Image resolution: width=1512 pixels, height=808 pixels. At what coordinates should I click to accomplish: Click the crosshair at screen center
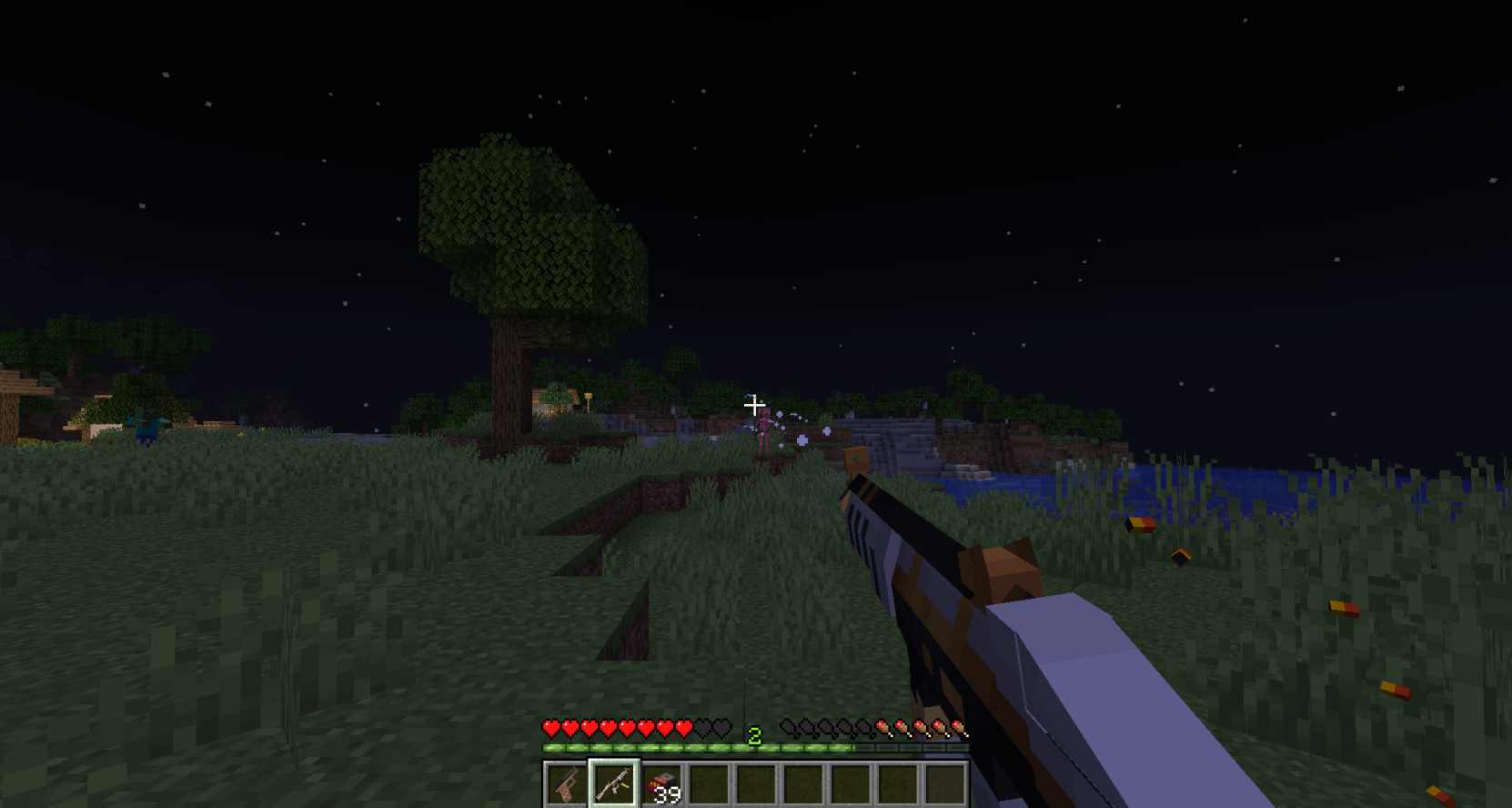[x=755, y=405]
